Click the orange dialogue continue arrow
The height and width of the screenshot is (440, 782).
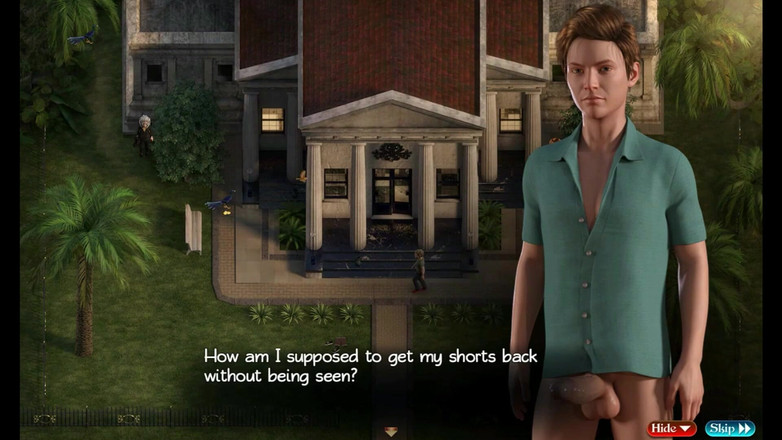pyautogui.click(x=391, y=432)
